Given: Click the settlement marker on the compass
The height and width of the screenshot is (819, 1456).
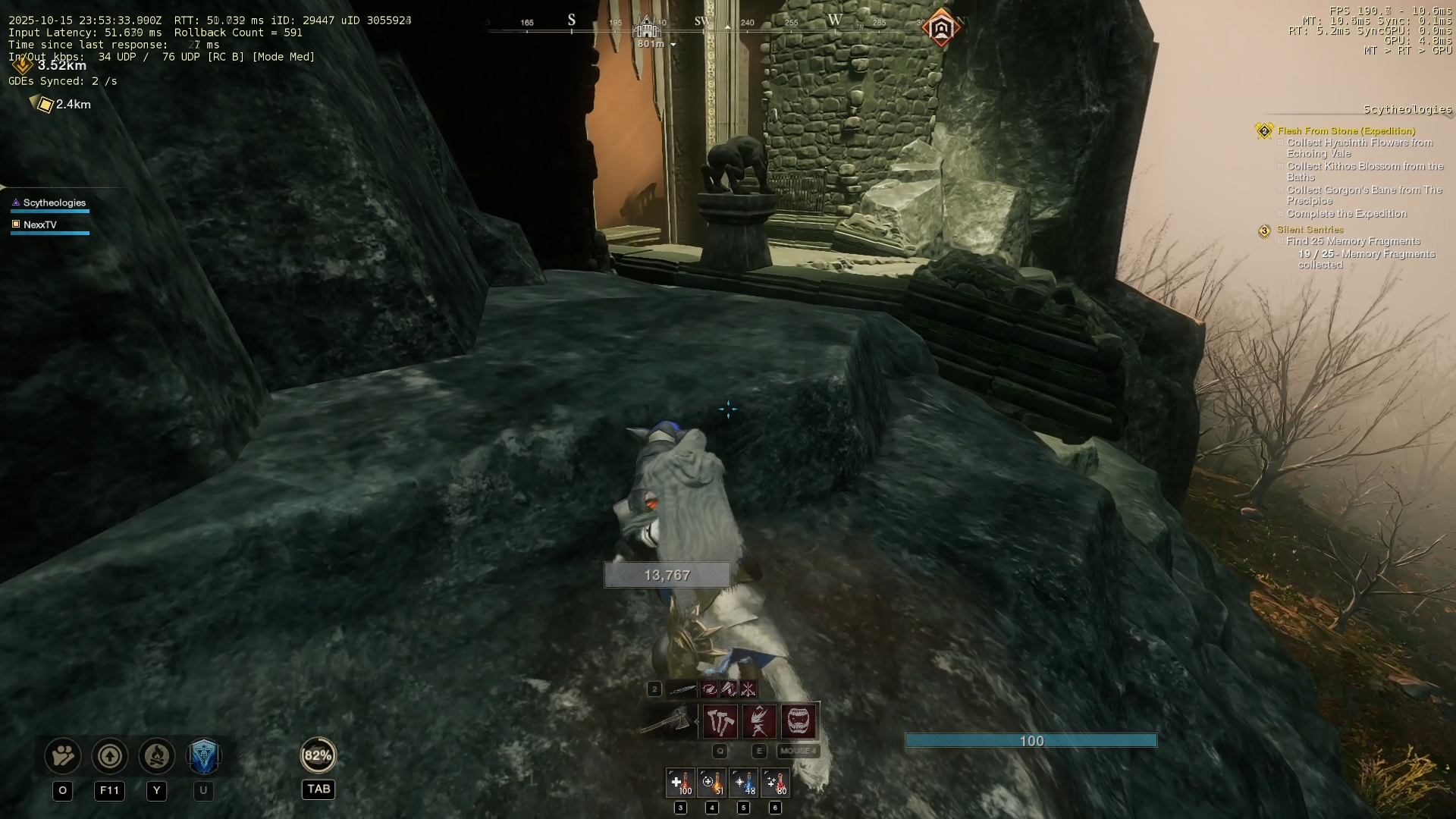Looking at the screenshot, I should pos(647,29).
